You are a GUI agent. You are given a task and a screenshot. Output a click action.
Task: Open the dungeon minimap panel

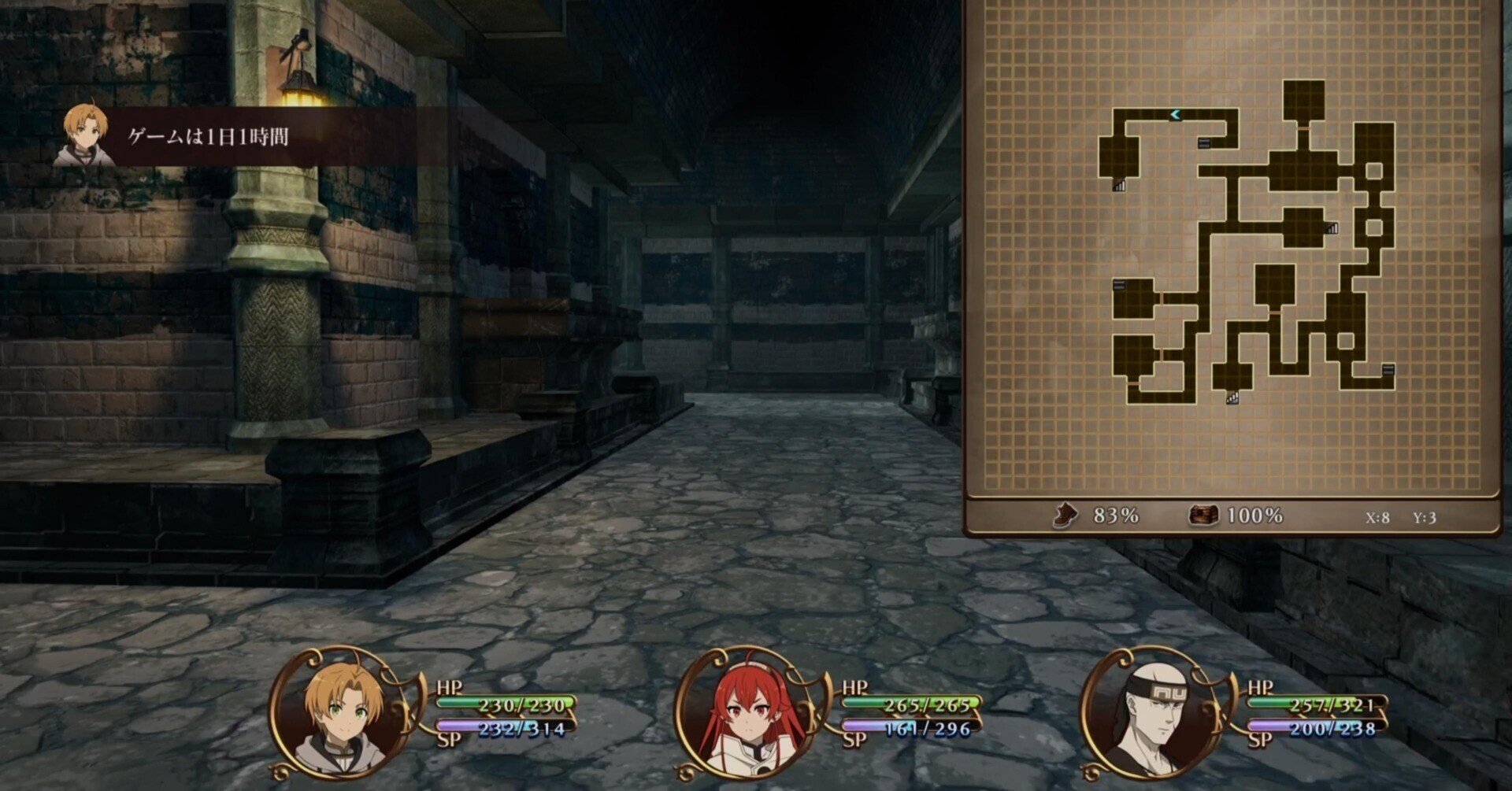click(x=1232, y=252)
